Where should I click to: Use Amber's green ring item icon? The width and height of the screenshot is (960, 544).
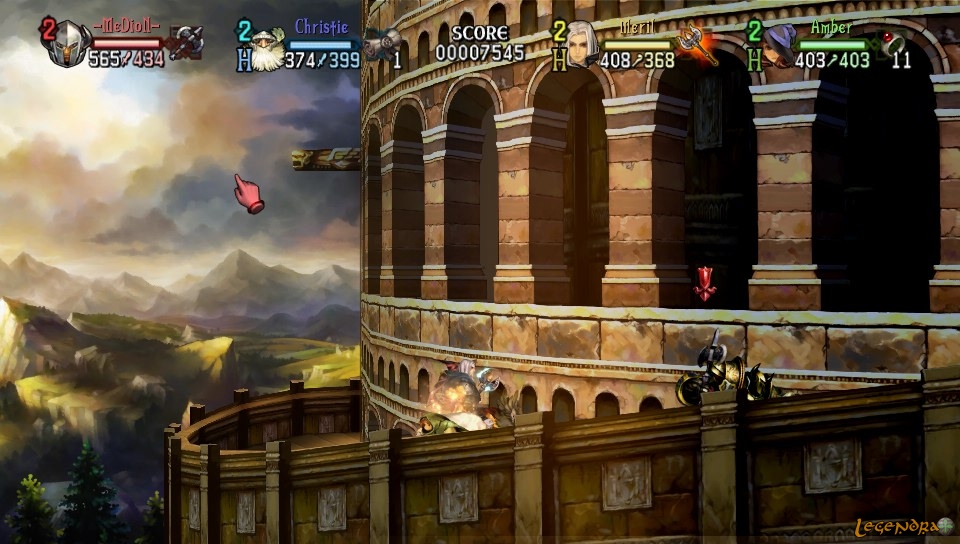click(891, 42)
